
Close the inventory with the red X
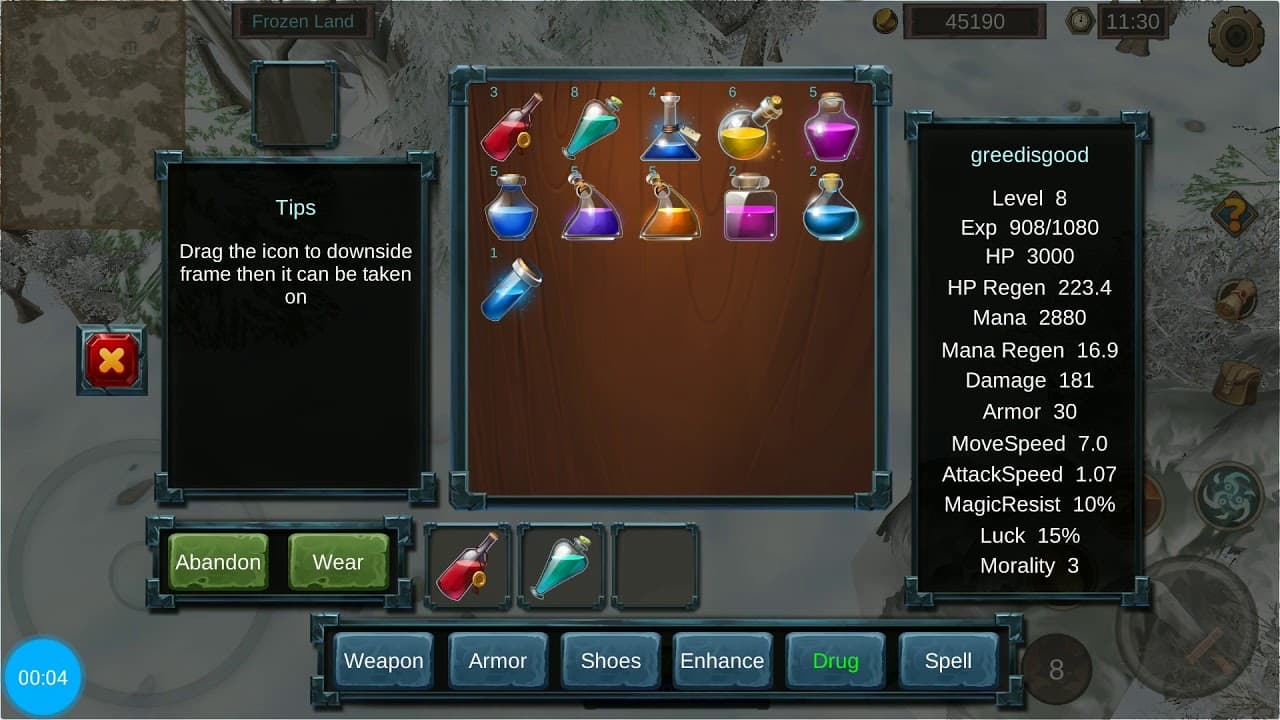[111, 360]
